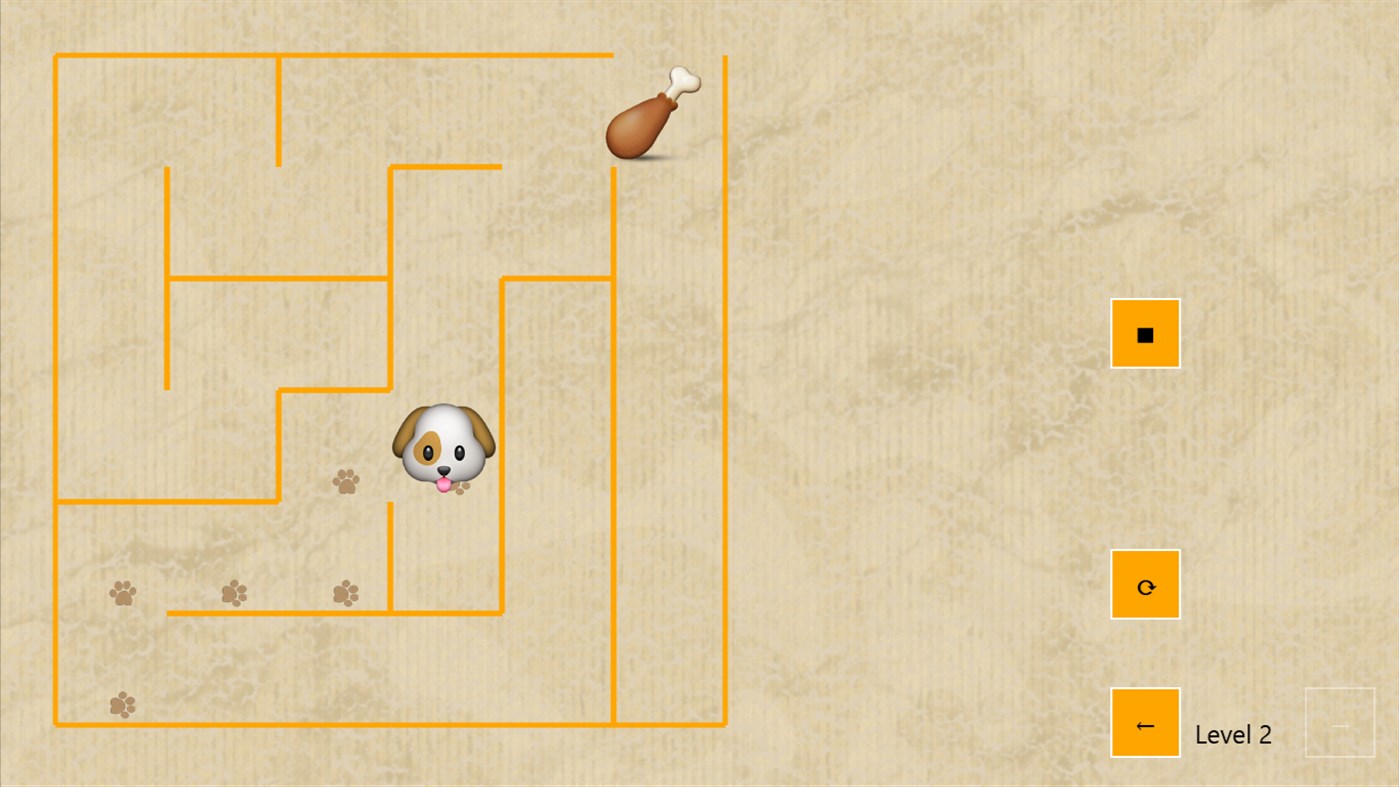
Task: Click the leftmost paw print near maze bottom
Action: pos(122,593)
